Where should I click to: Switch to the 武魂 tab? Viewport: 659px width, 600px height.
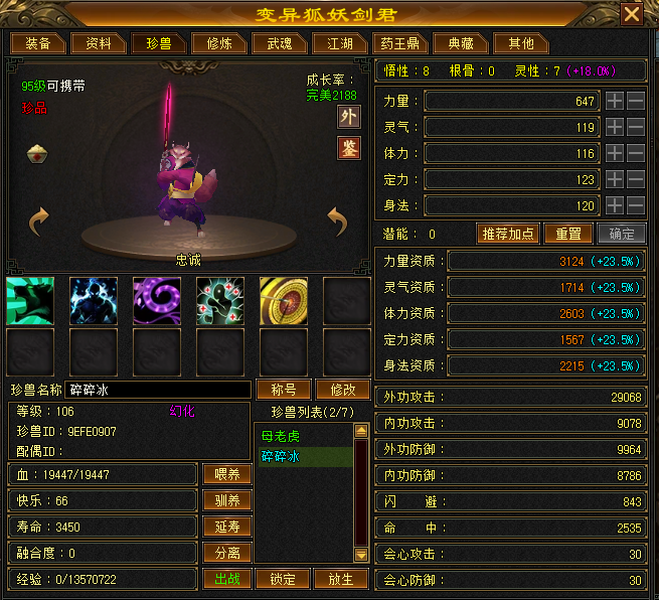coord(279,44)
